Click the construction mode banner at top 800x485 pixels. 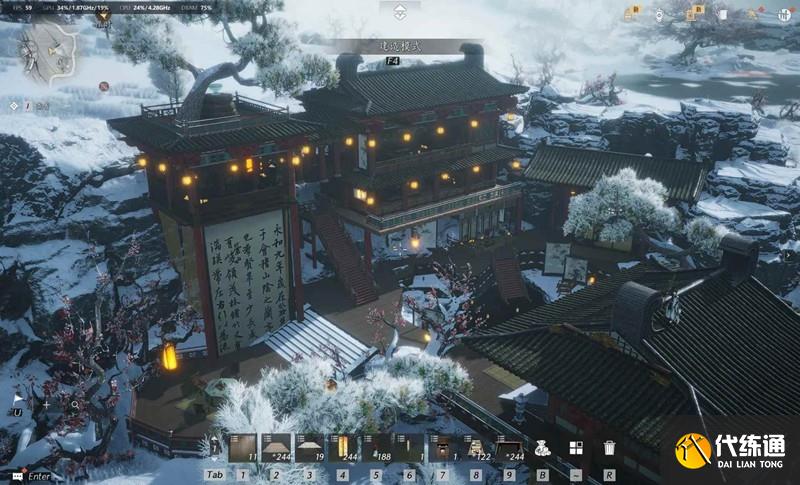point(399,47)
